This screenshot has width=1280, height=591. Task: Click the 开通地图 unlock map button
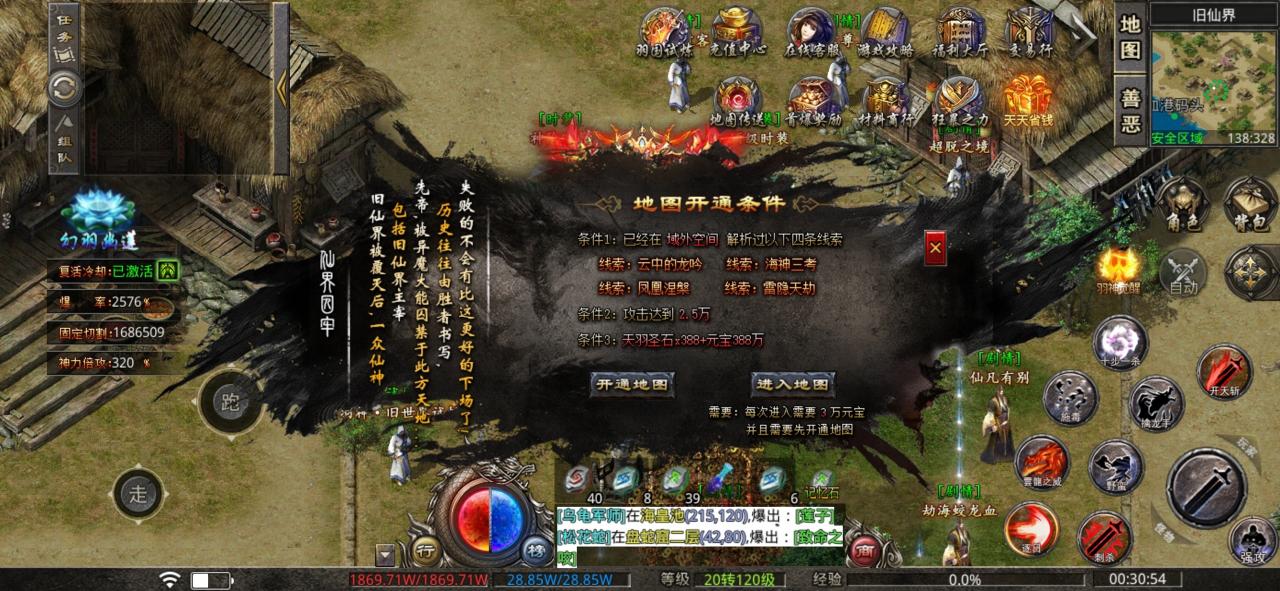(x=630, y=385)
